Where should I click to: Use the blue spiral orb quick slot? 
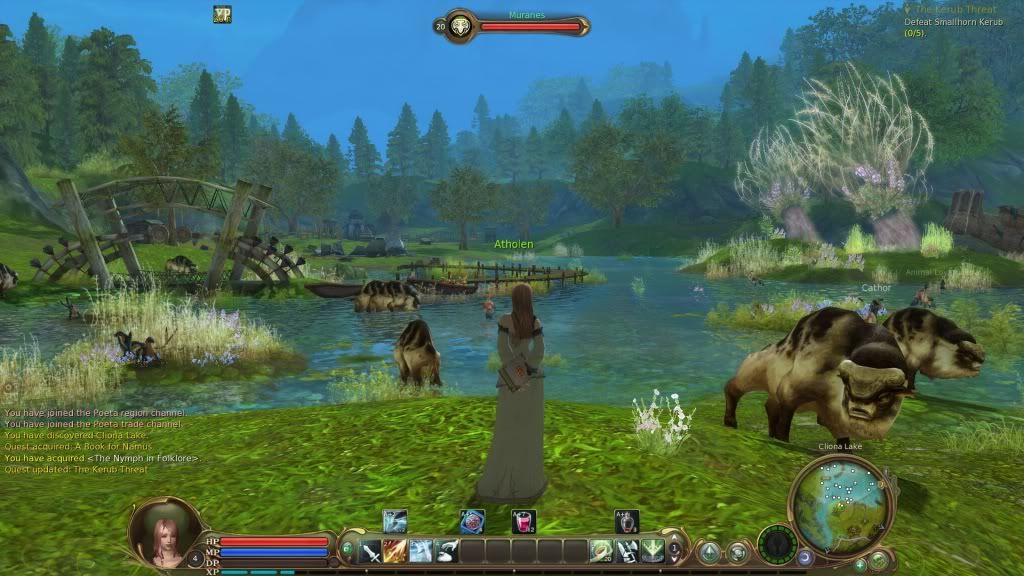[x=472, y=521]
